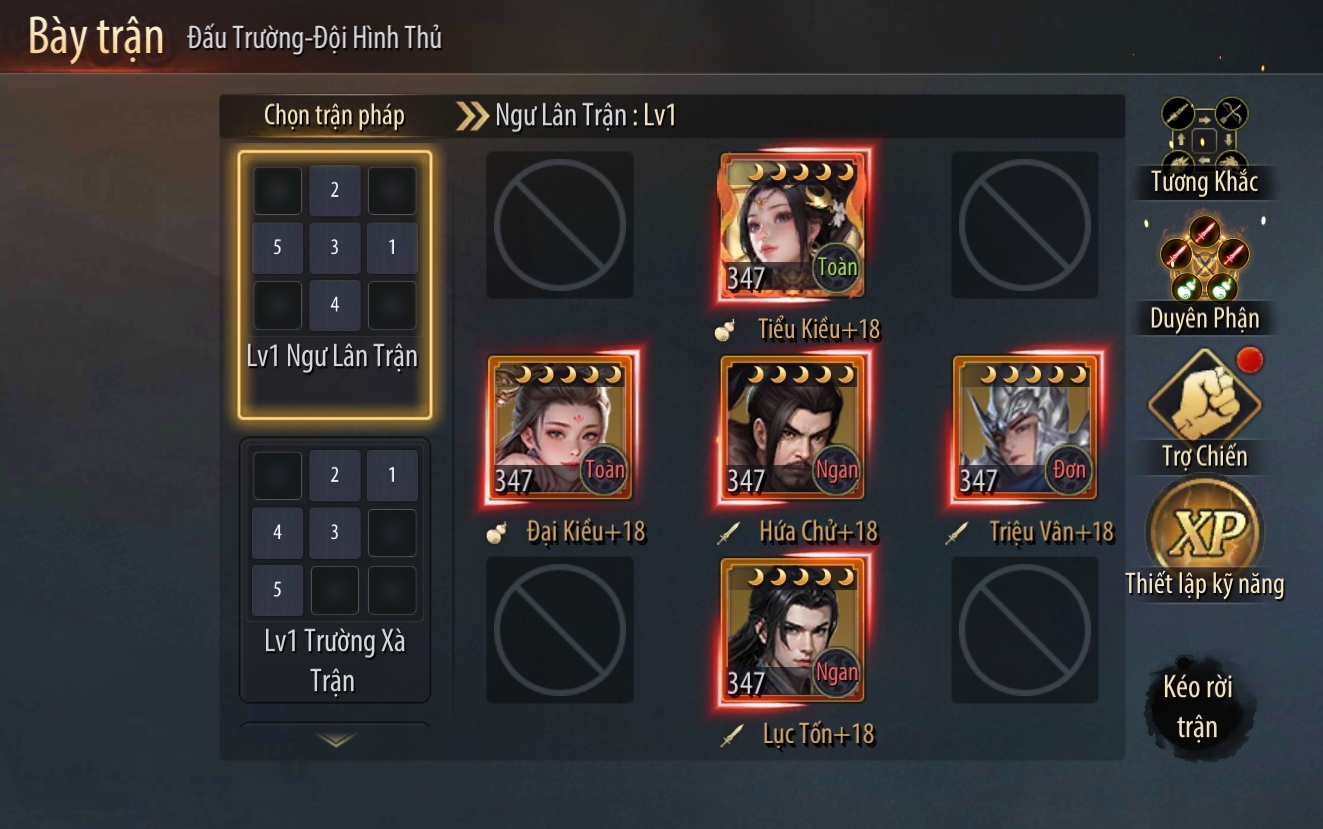This screenshot has height=829, width=1323.
Task: Click the Kéo rời trận button
Action: (x=1196, y=707)
